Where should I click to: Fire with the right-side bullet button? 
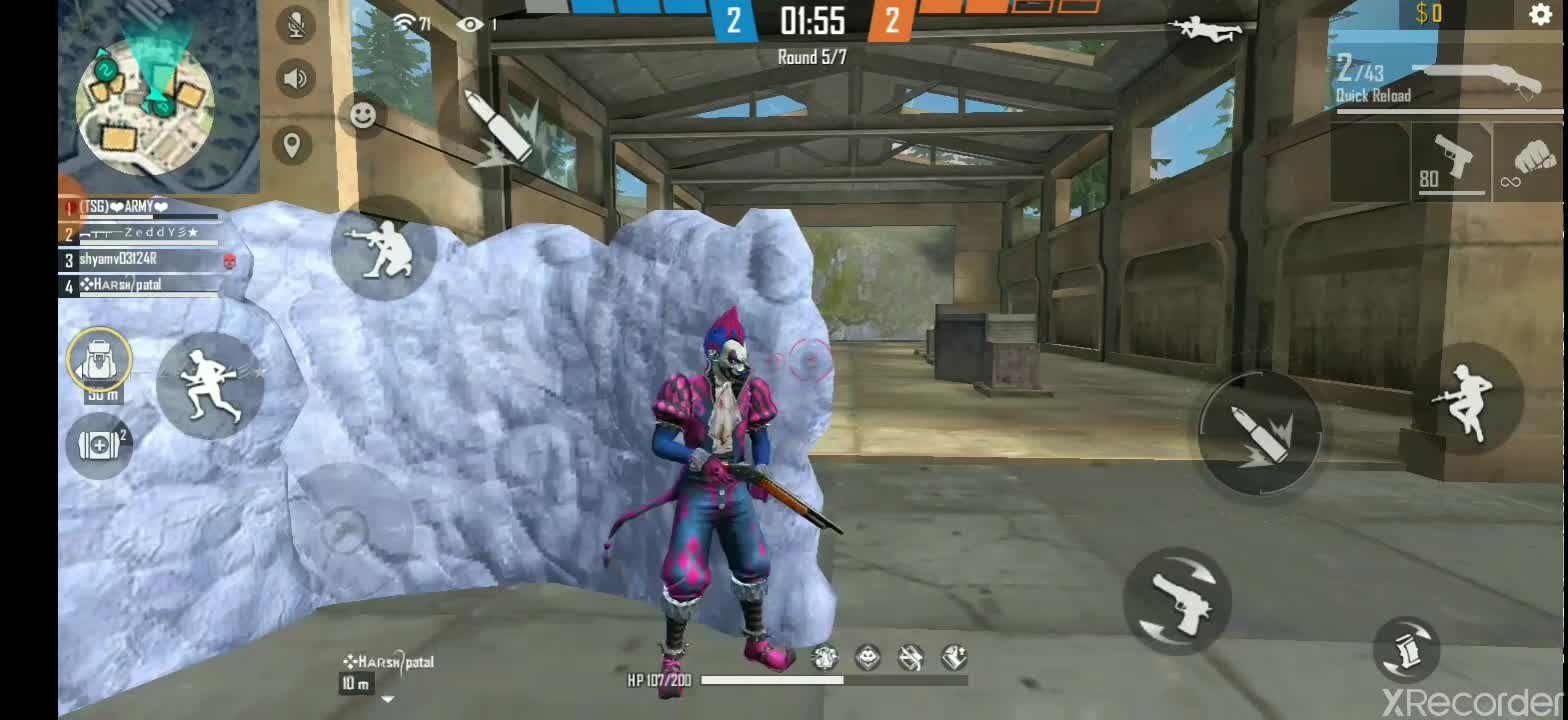(x=1260, y=432)
